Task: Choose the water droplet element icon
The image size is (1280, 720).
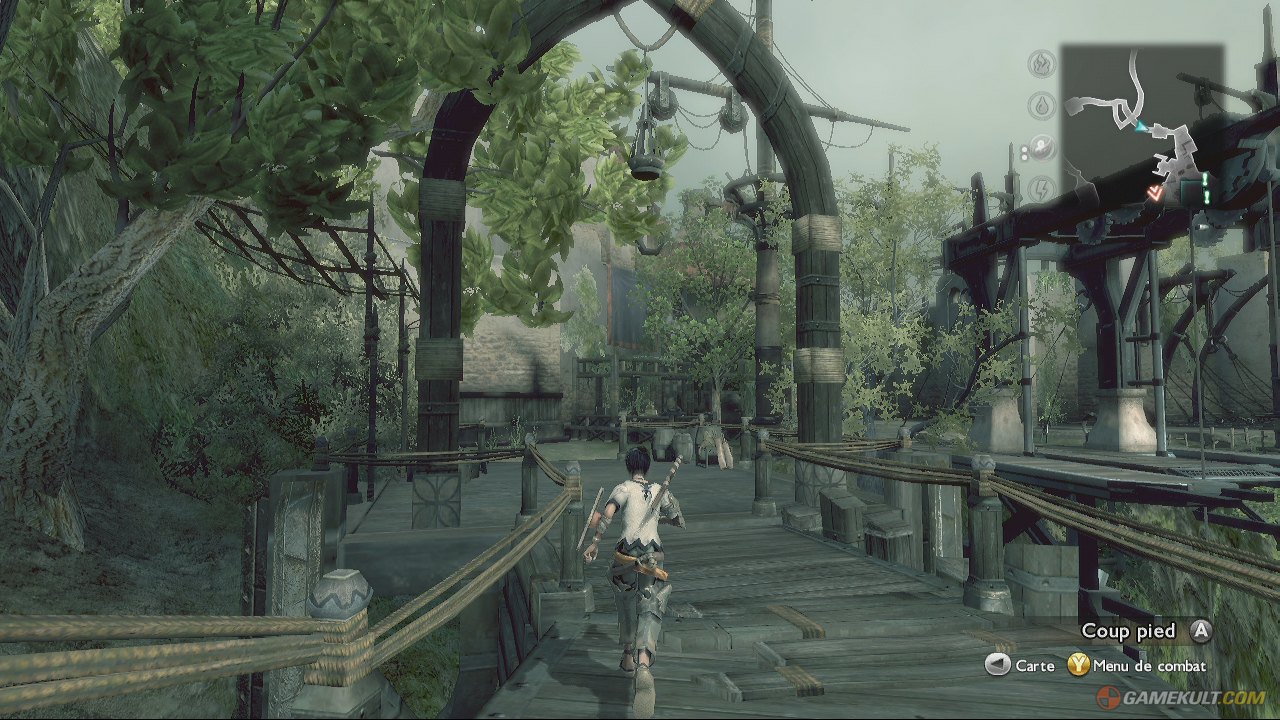Action: pos(1042,105)
